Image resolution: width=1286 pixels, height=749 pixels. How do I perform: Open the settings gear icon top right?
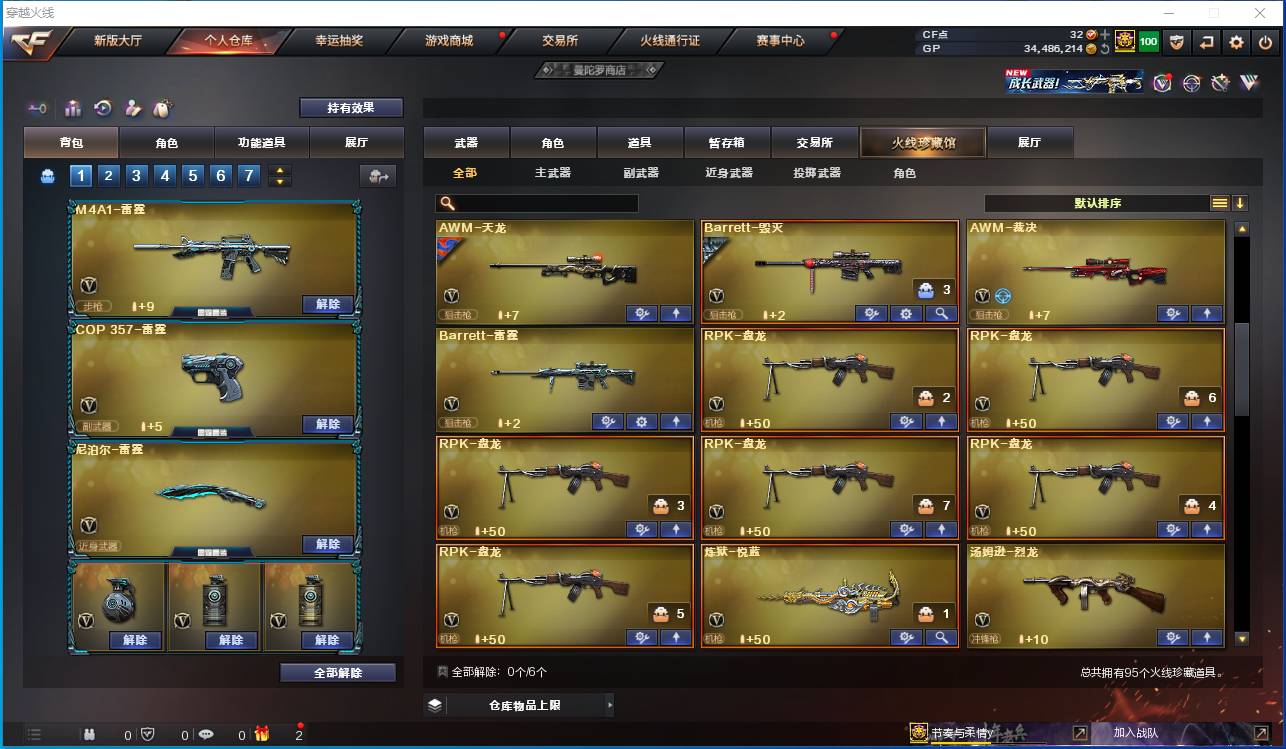pyautogui.click(x=1236, y=42)
